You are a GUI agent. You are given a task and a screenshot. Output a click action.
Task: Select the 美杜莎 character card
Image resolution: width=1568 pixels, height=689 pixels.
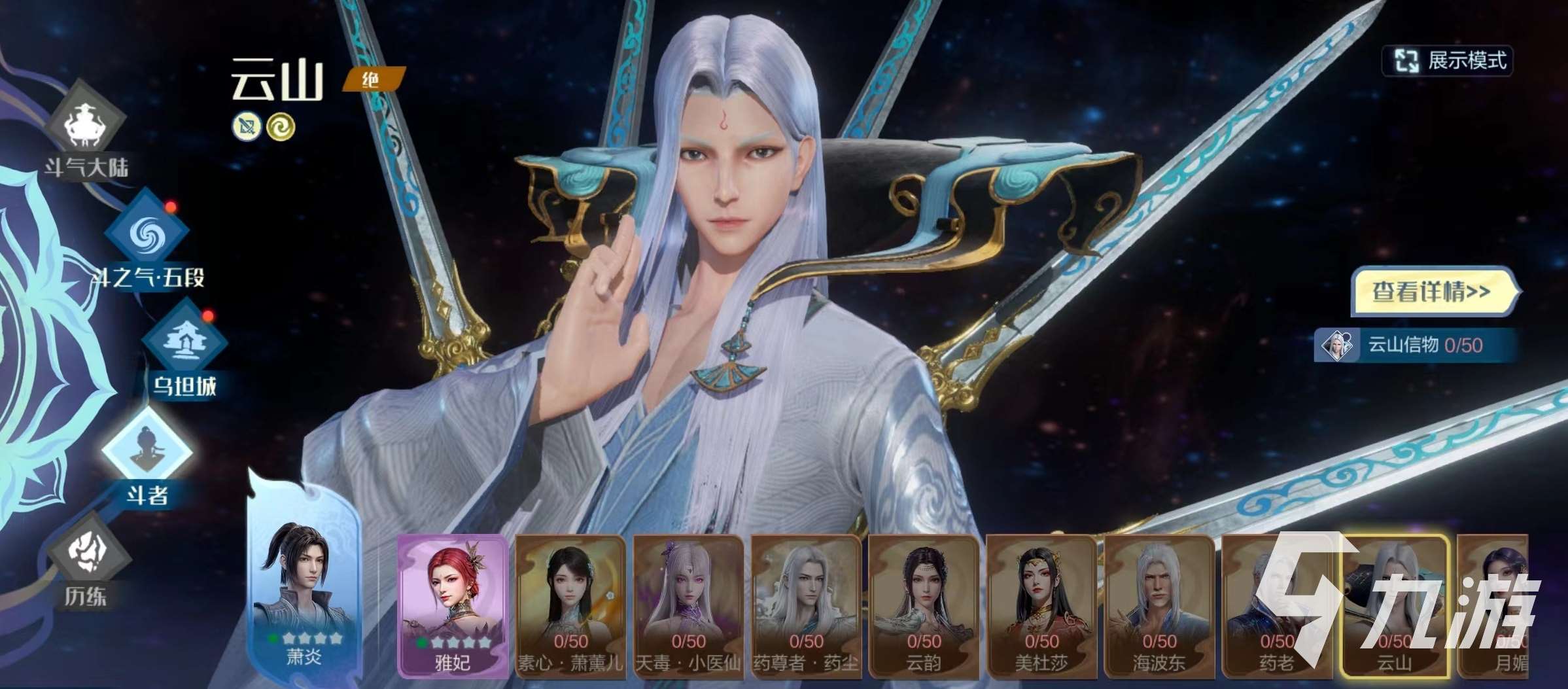point(1041,605)
